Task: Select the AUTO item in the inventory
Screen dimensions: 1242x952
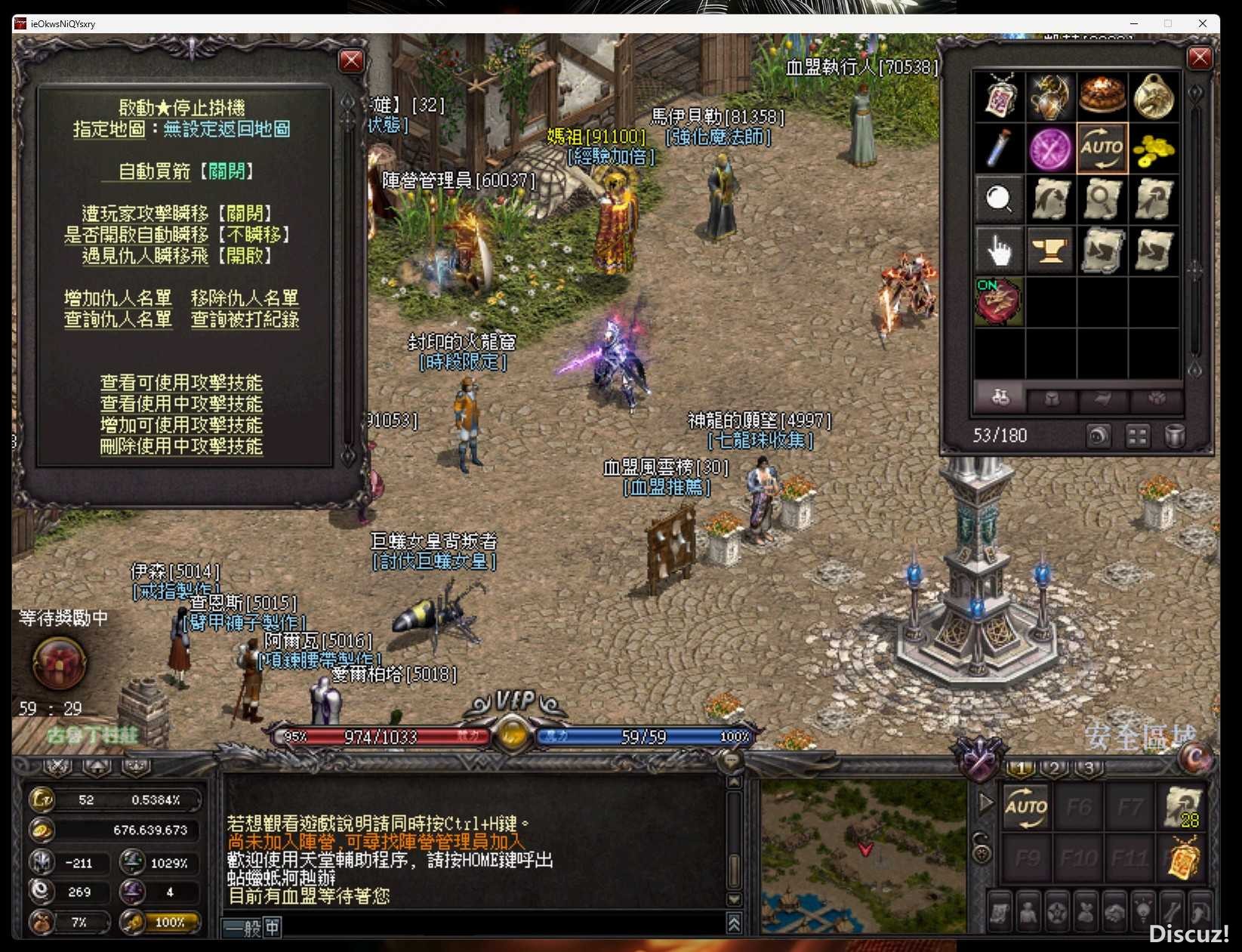Action: [1102, 148]
